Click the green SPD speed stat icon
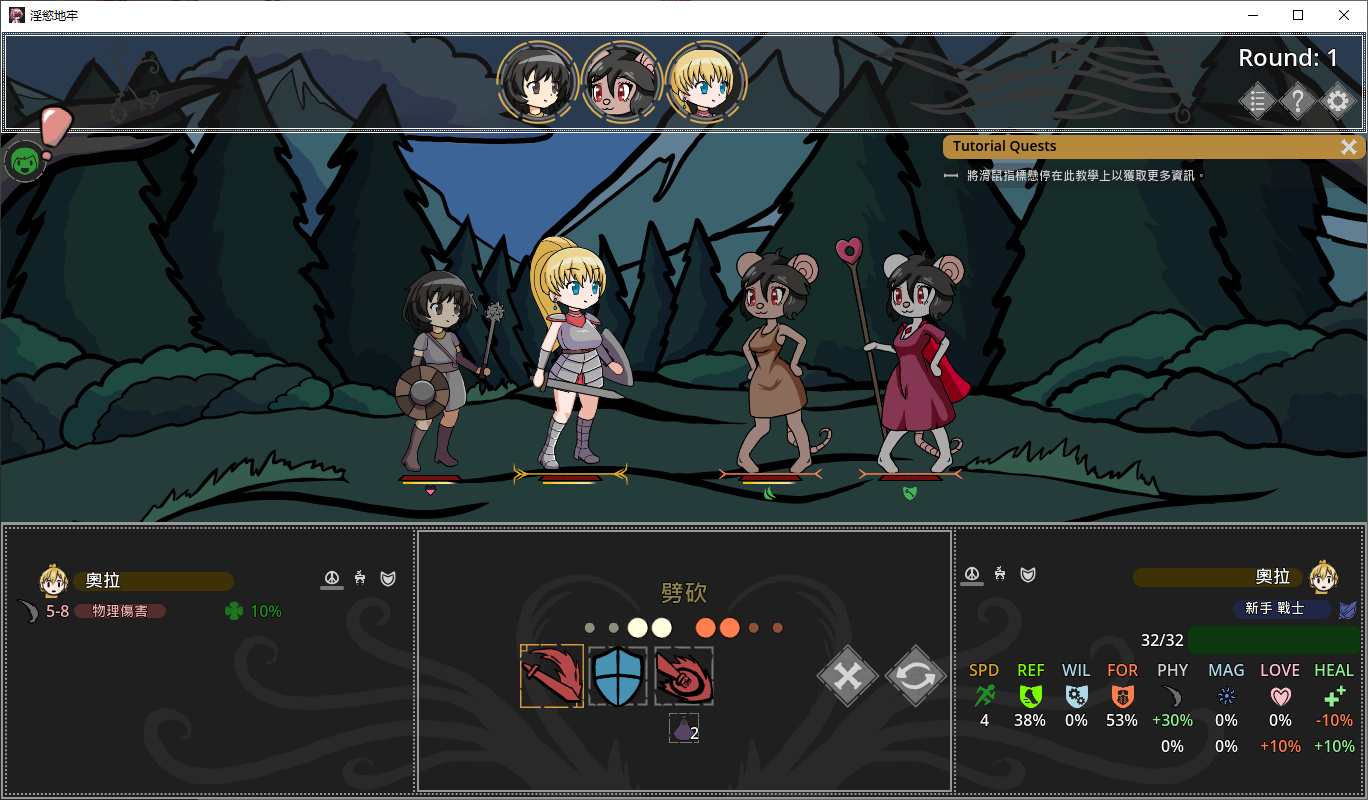 click(x=983, y=695)
